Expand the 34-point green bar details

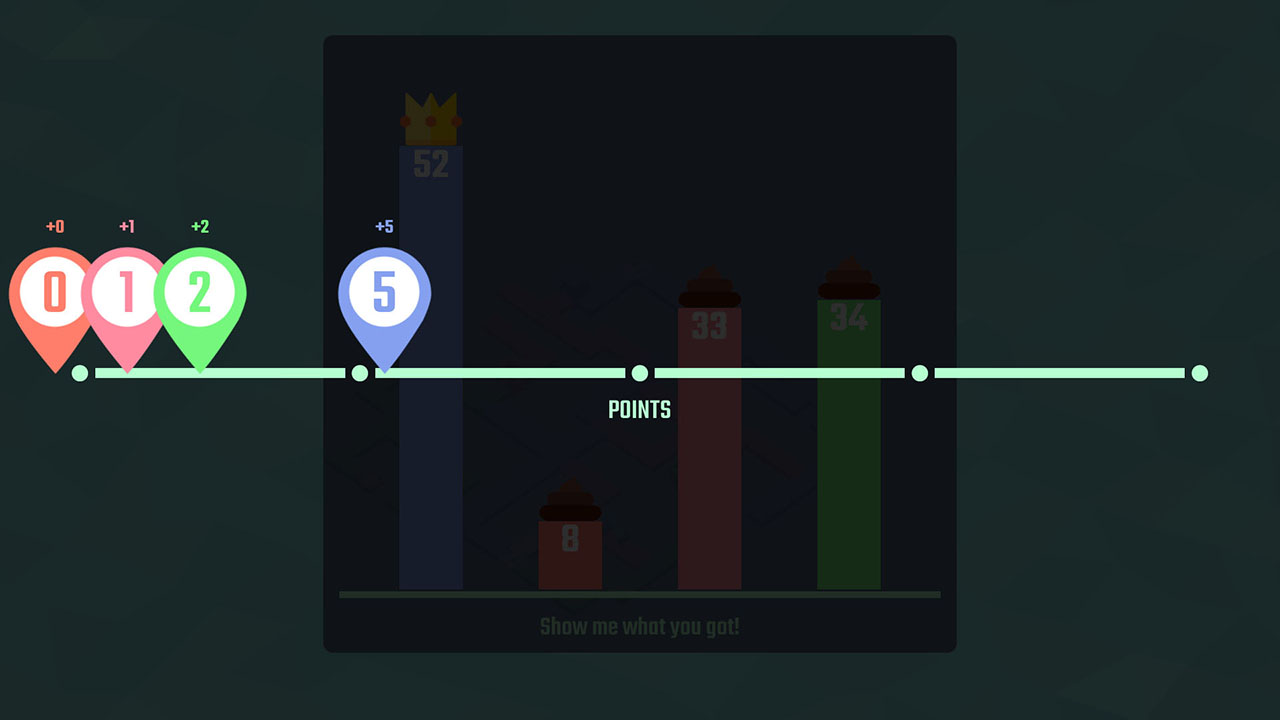point(848,450)
